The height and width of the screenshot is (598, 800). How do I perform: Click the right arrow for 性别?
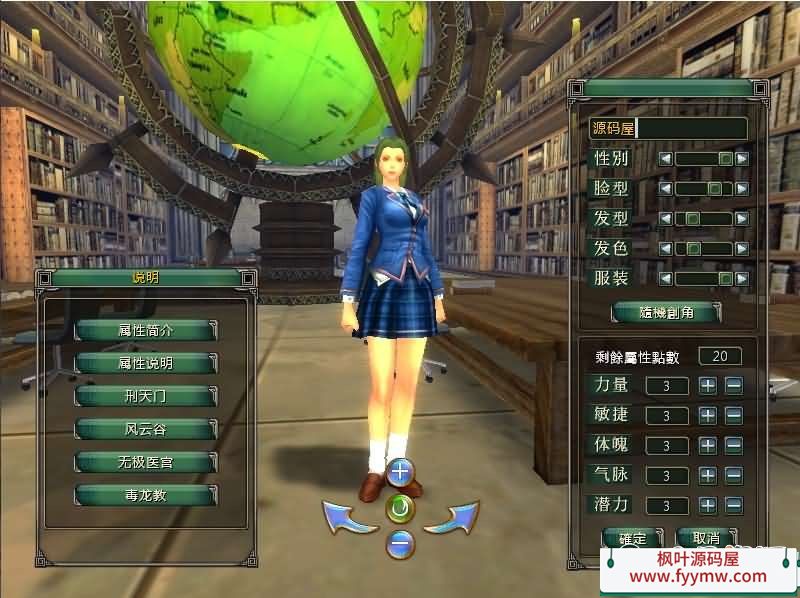742,158
